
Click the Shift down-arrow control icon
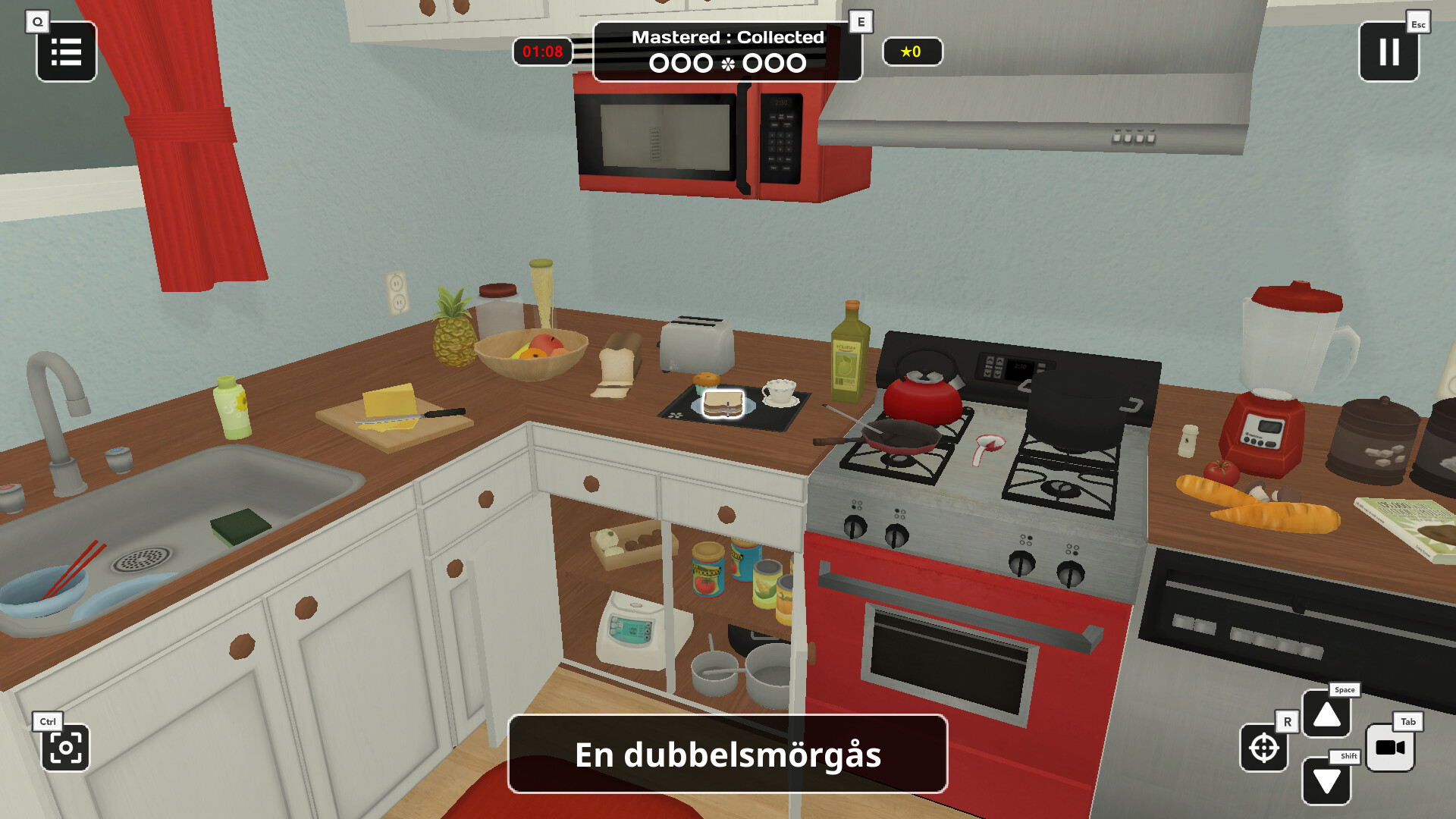(1326, 778)
